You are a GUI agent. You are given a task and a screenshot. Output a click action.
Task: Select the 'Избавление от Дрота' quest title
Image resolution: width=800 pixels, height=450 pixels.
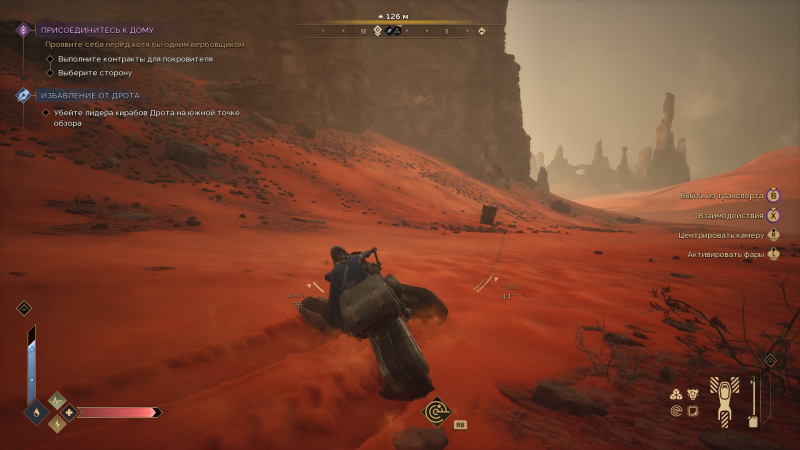tap(90, 95)
